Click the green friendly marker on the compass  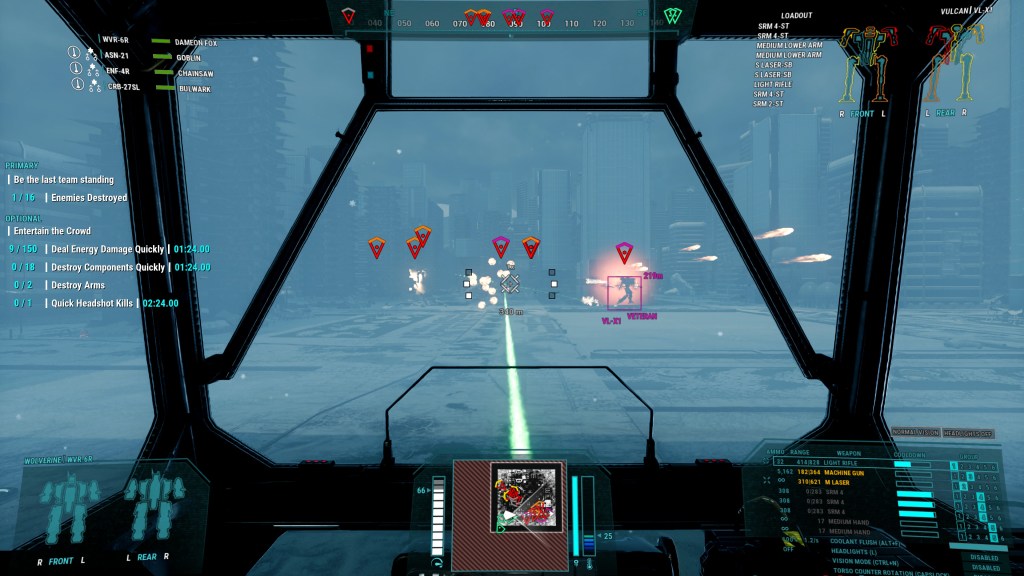tap(672, 16)
